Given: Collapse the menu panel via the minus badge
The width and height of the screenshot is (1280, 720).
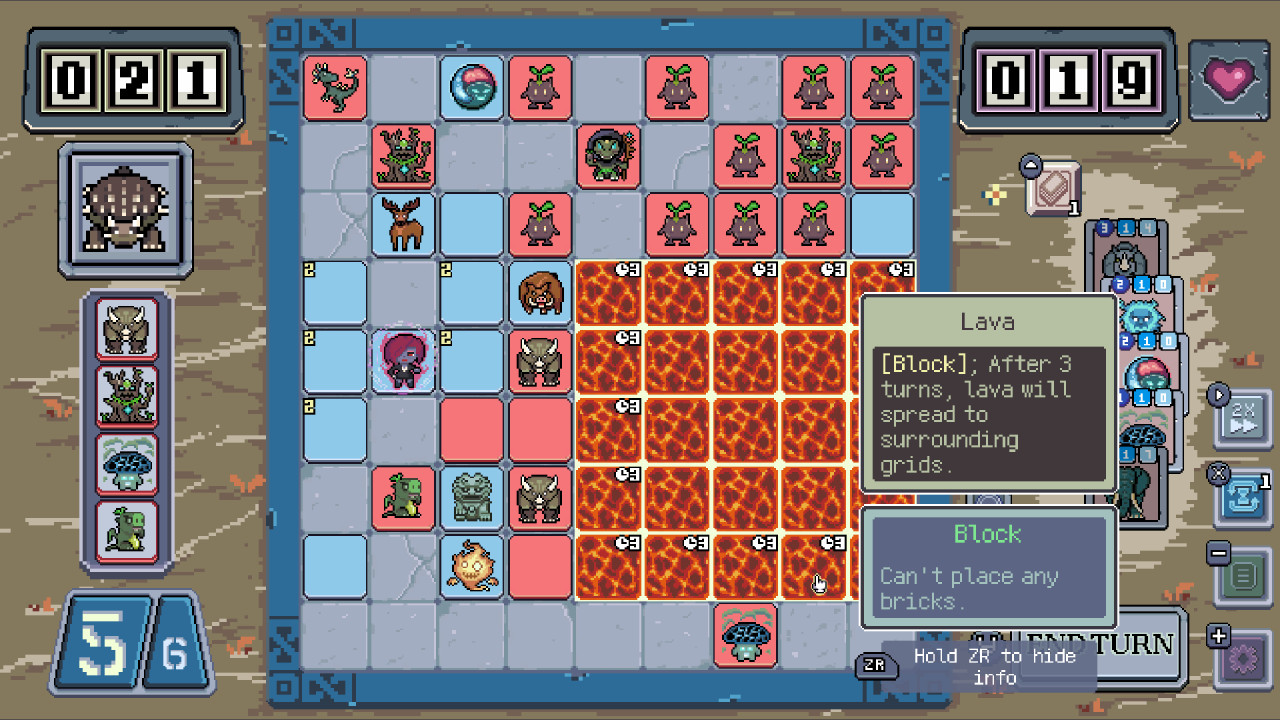Looking at the screenshot, I should click(1216, 553).
